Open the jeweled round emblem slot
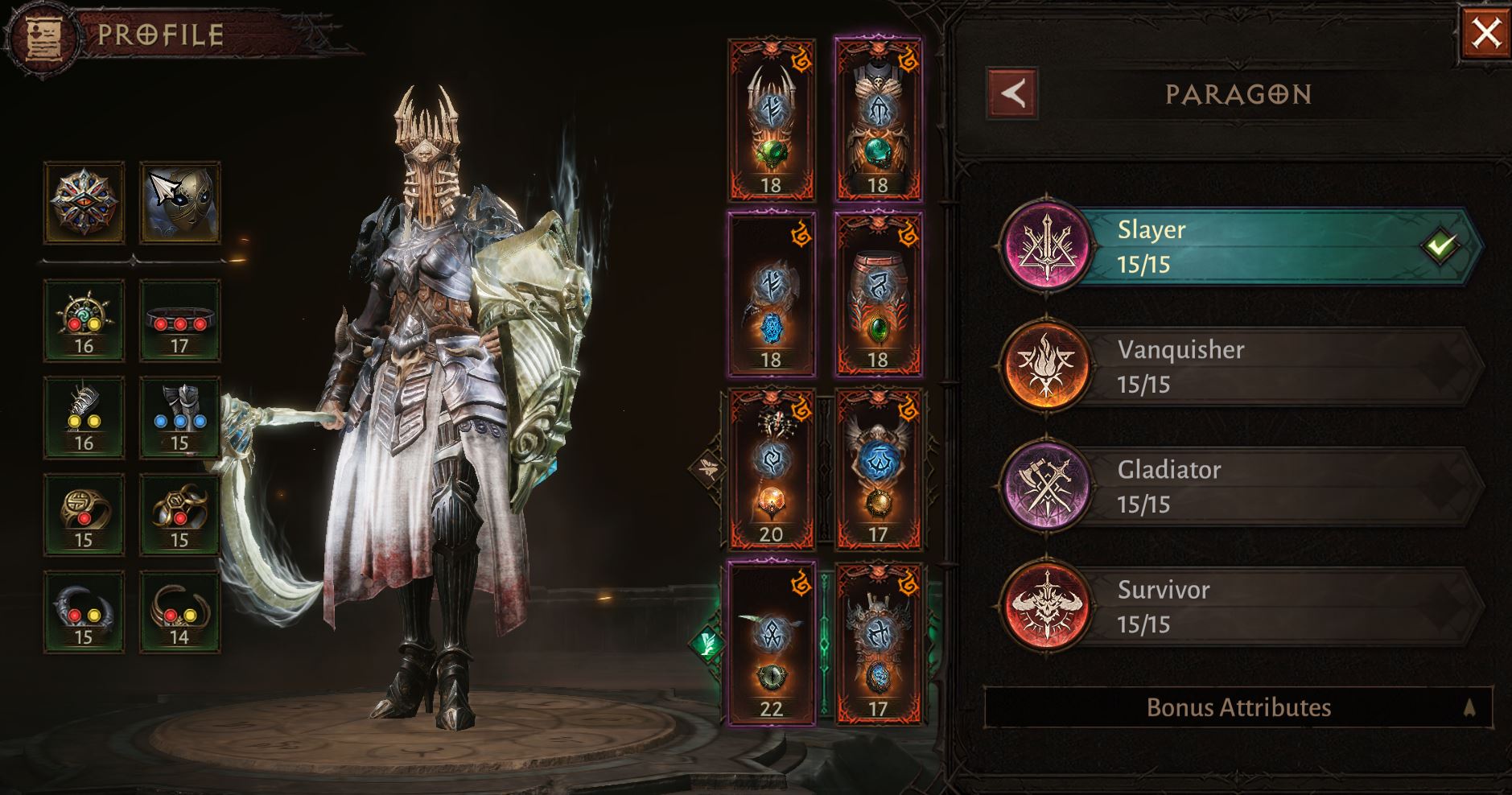This screenshot has height=795, width=1512. click(x=84, y=203)
